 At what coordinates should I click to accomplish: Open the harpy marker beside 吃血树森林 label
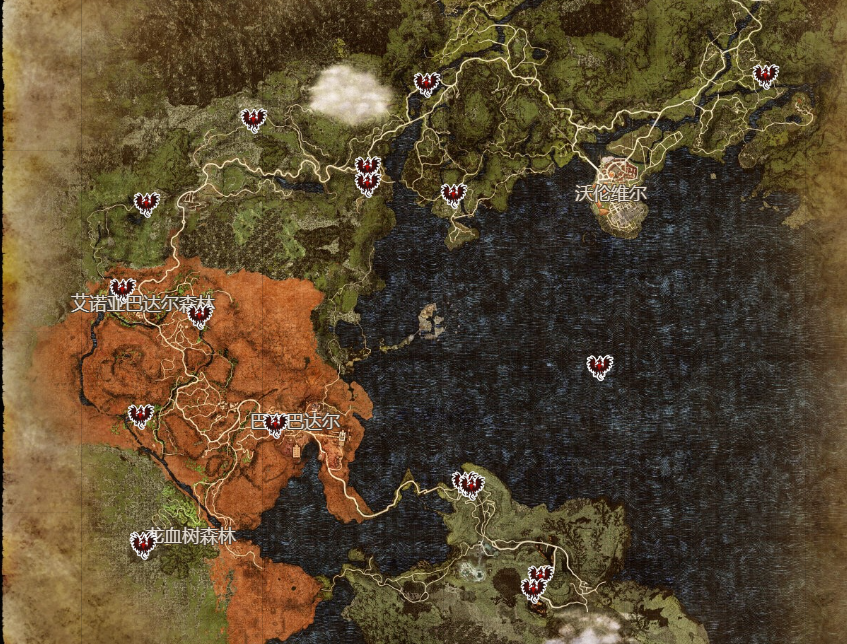143,544
